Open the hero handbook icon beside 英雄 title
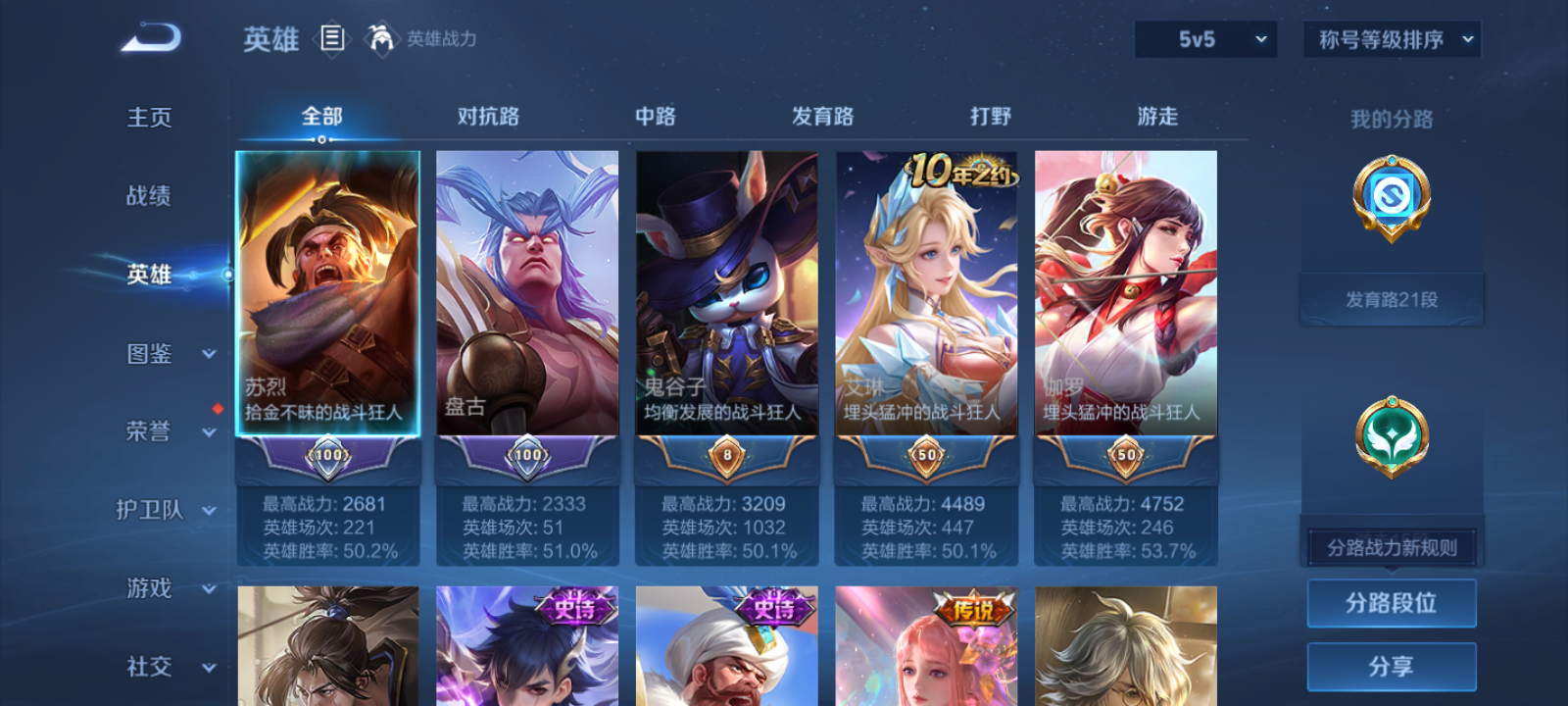Image resolution: width=1568 pixels, height=706 pixels. [330, 40]
